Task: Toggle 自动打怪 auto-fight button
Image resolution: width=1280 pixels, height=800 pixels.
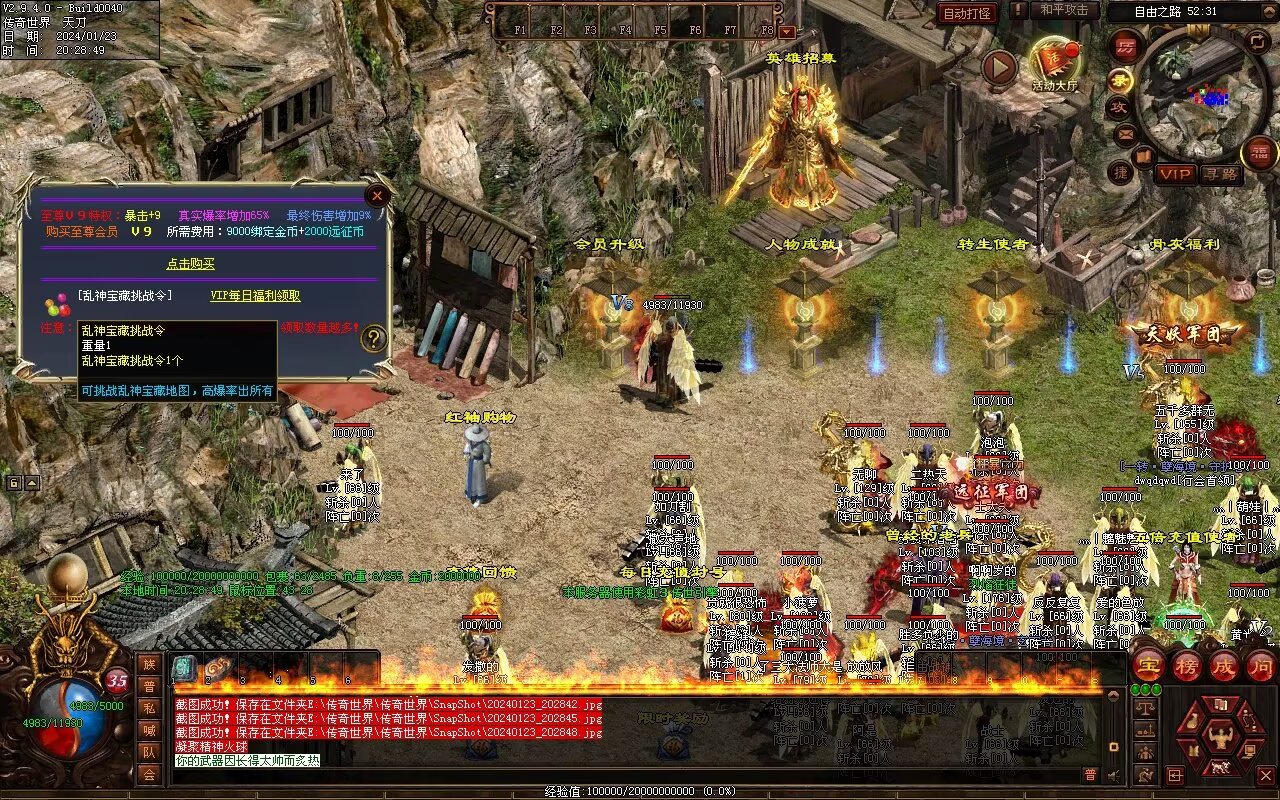Action: 967,13
